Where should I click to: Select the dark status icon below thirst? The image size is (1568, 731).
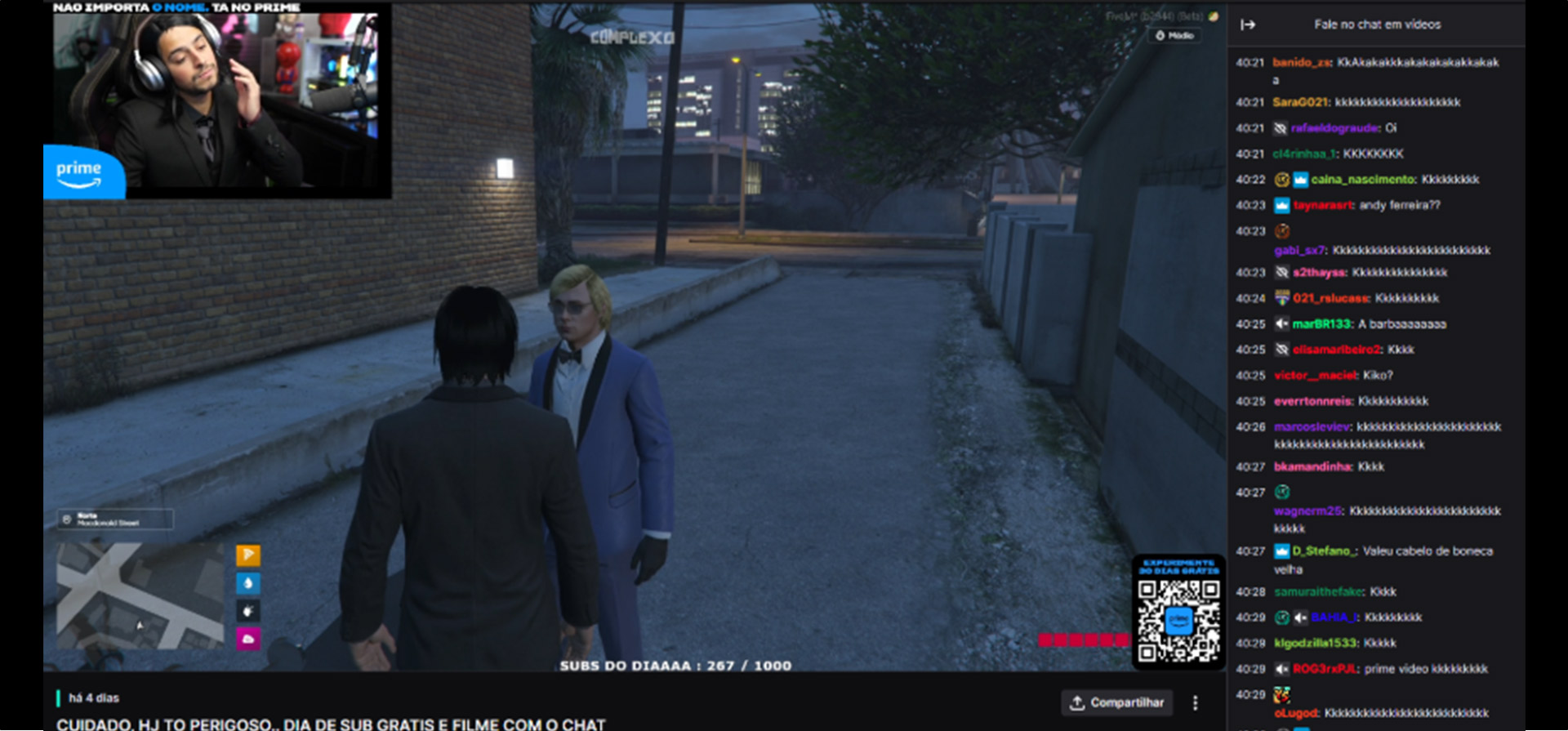248,610
